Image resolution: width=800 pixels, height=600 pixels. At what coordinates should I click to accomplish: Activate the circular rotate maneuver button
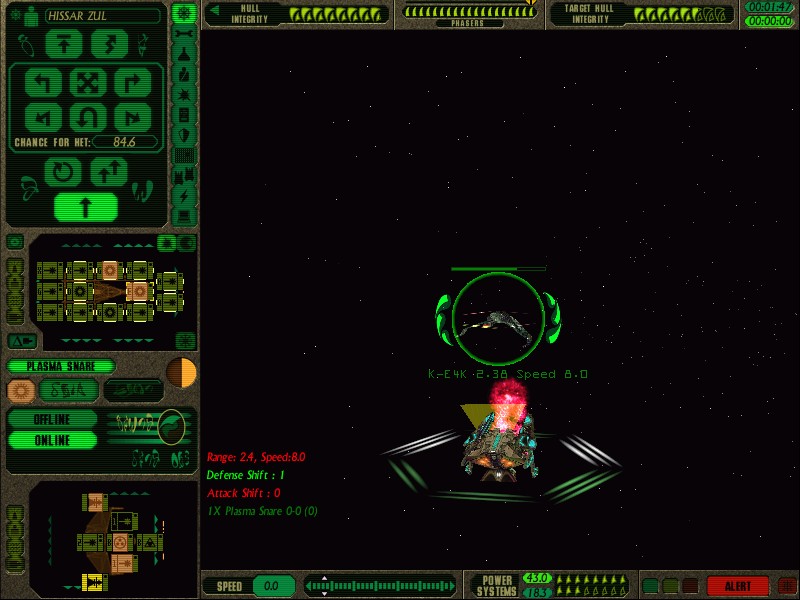tap(64, 172)
